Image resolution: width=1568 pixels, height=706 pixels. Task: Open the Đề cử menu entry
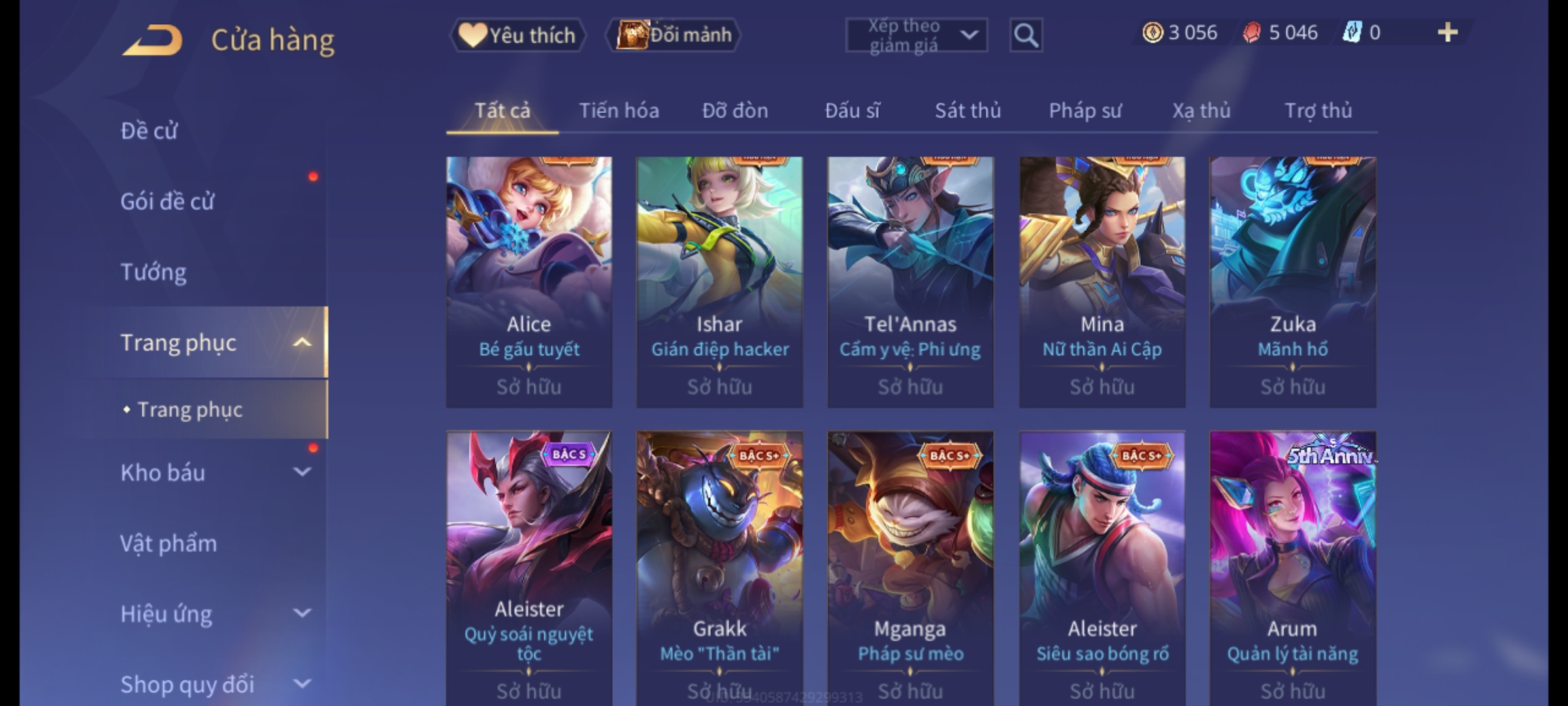(x=149, y=131)
